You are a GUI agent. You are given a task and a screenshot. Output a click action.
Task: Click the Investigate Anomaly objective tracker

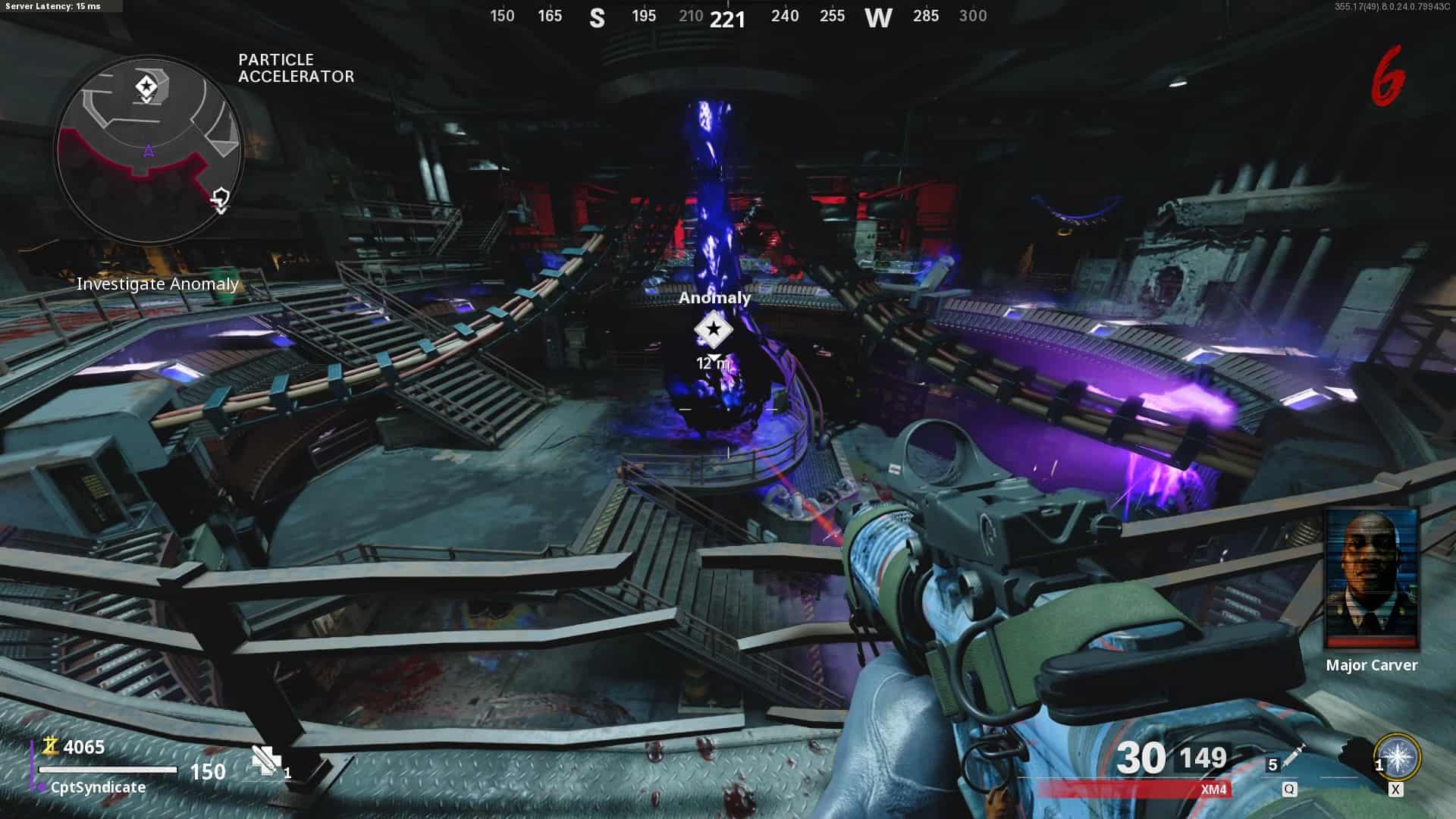click(158, 284)
